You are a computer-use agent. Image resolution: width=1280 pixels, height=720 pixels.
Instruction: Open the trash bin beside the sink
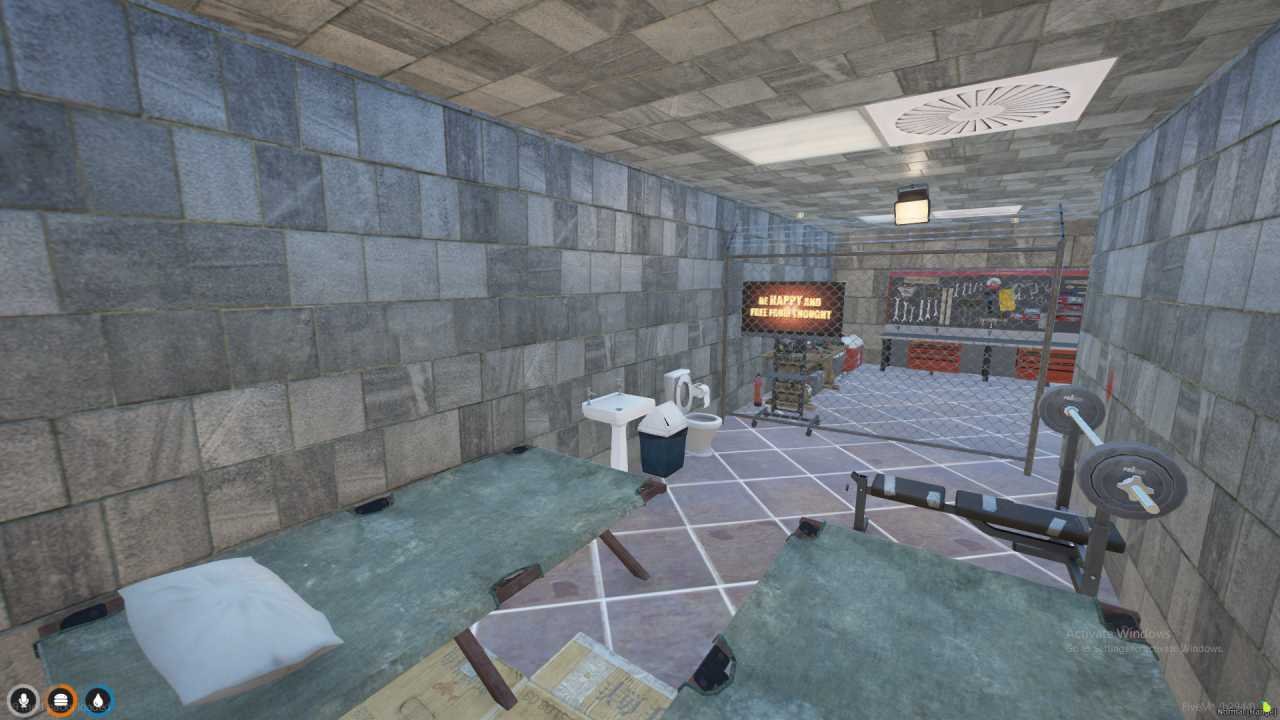tap(662, 440)
